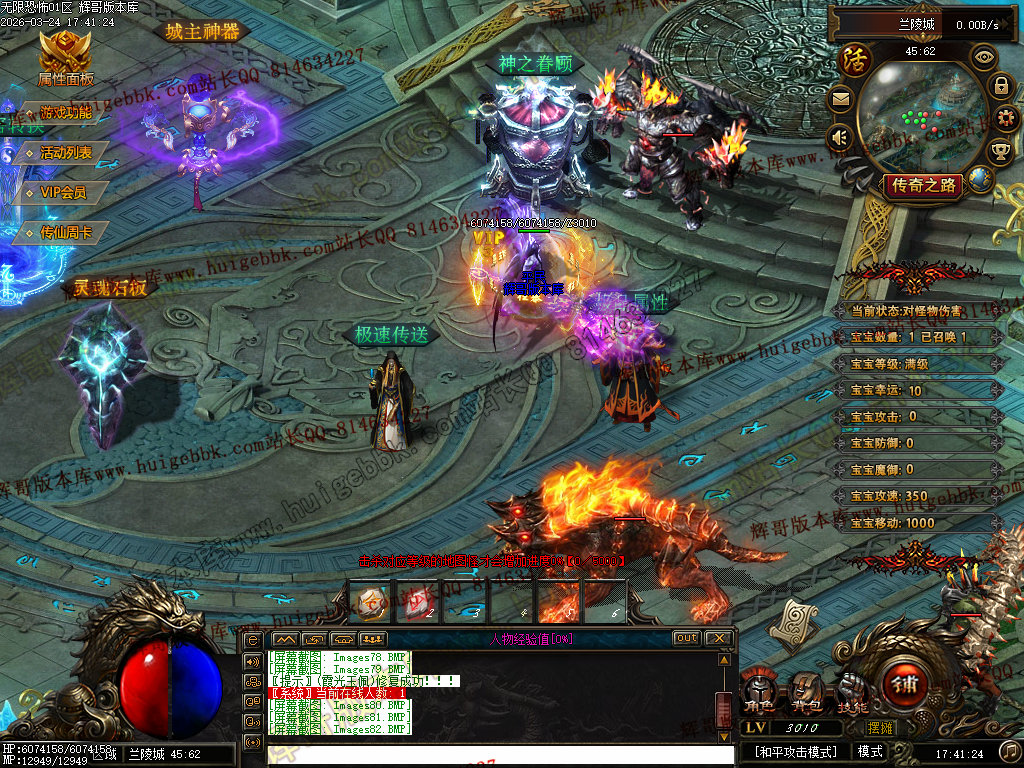Change attack mode with the 模式 button
Screen dimensions: 1024x768
click(870, 751)
